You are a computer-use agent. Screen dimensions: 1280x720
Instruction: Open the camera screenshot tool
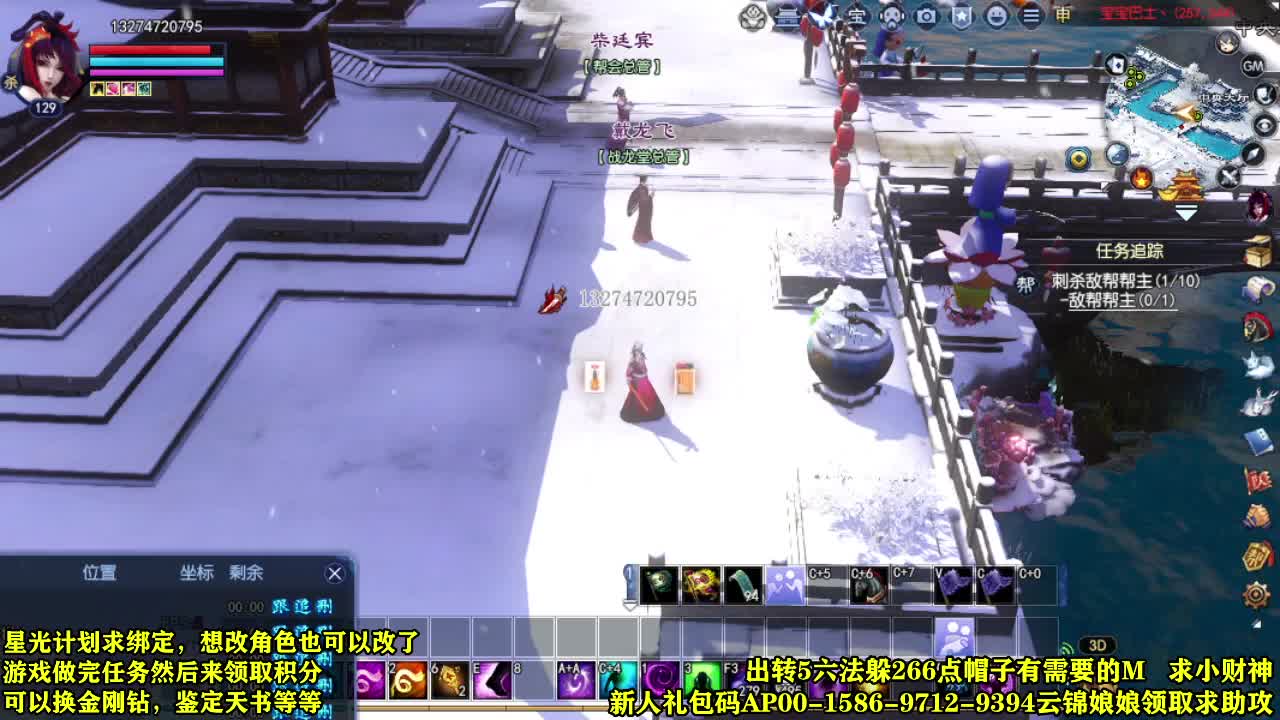point(926,15)
